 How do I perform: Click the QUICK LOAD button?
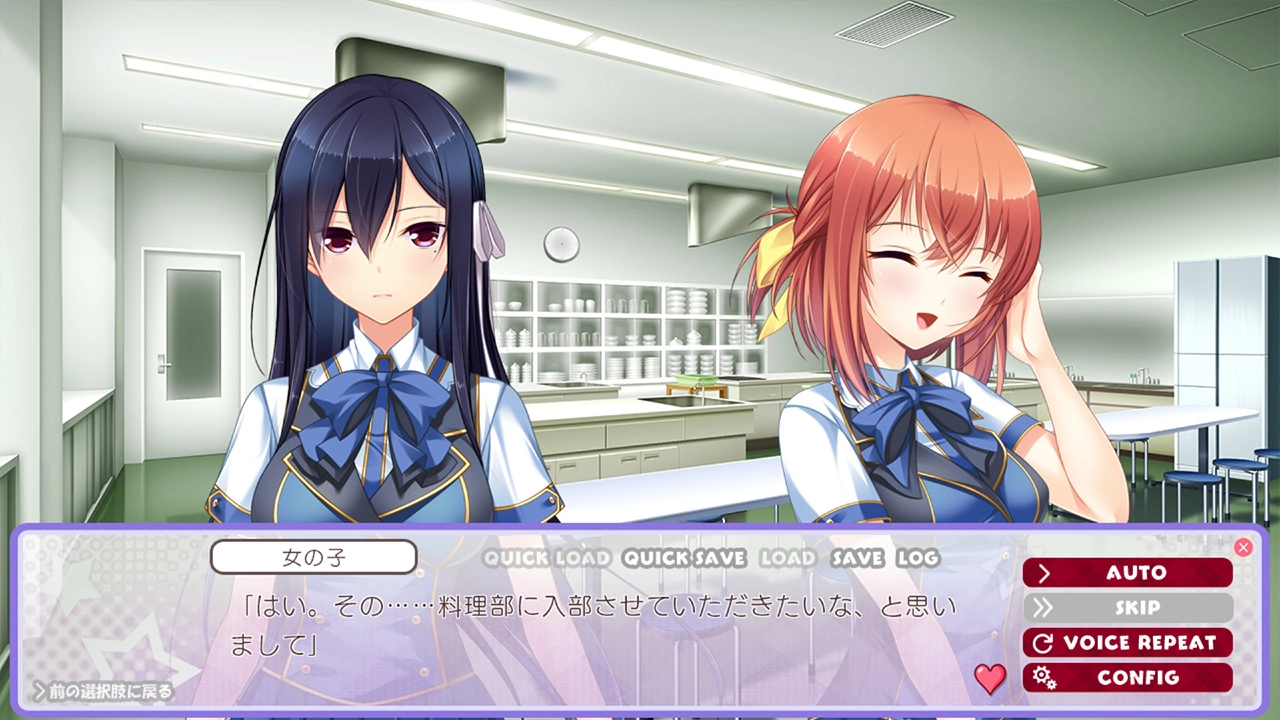pos(546,558)
